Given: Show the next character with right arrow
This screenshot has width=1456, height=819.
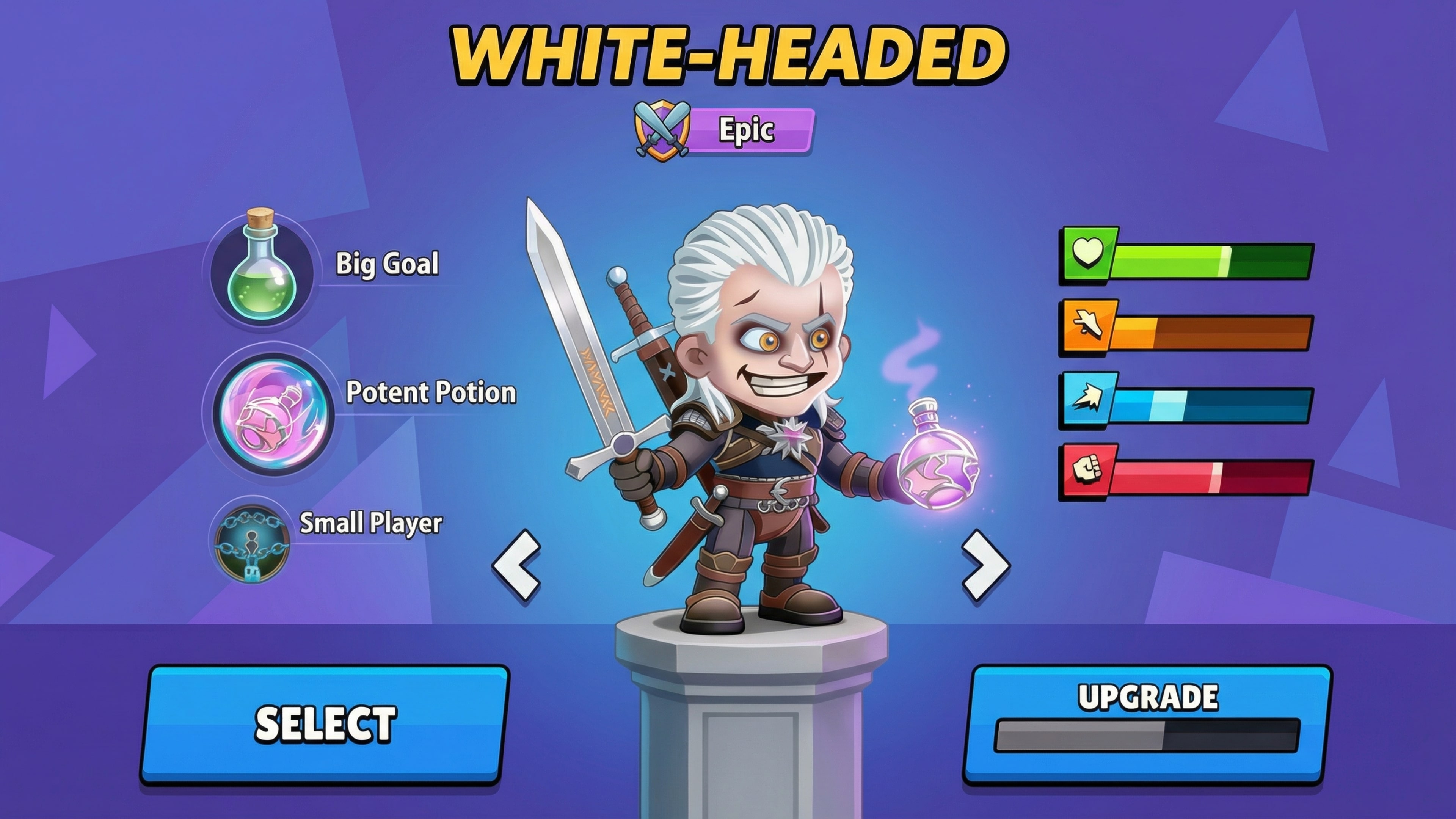Looking at the screenshot, I should pos(986,565).
